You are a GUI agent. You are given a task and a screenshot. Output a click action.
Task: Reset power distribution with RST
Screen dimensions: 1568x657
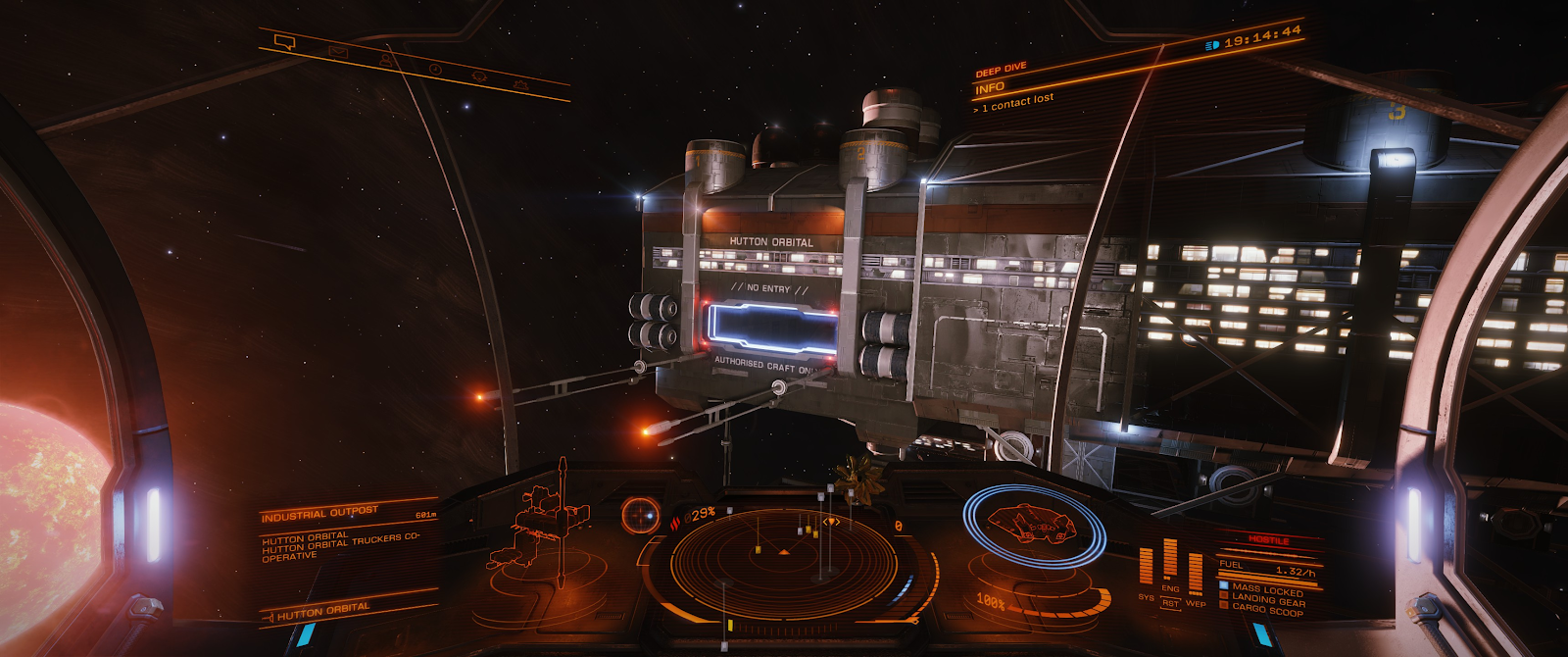(1170, 603)
